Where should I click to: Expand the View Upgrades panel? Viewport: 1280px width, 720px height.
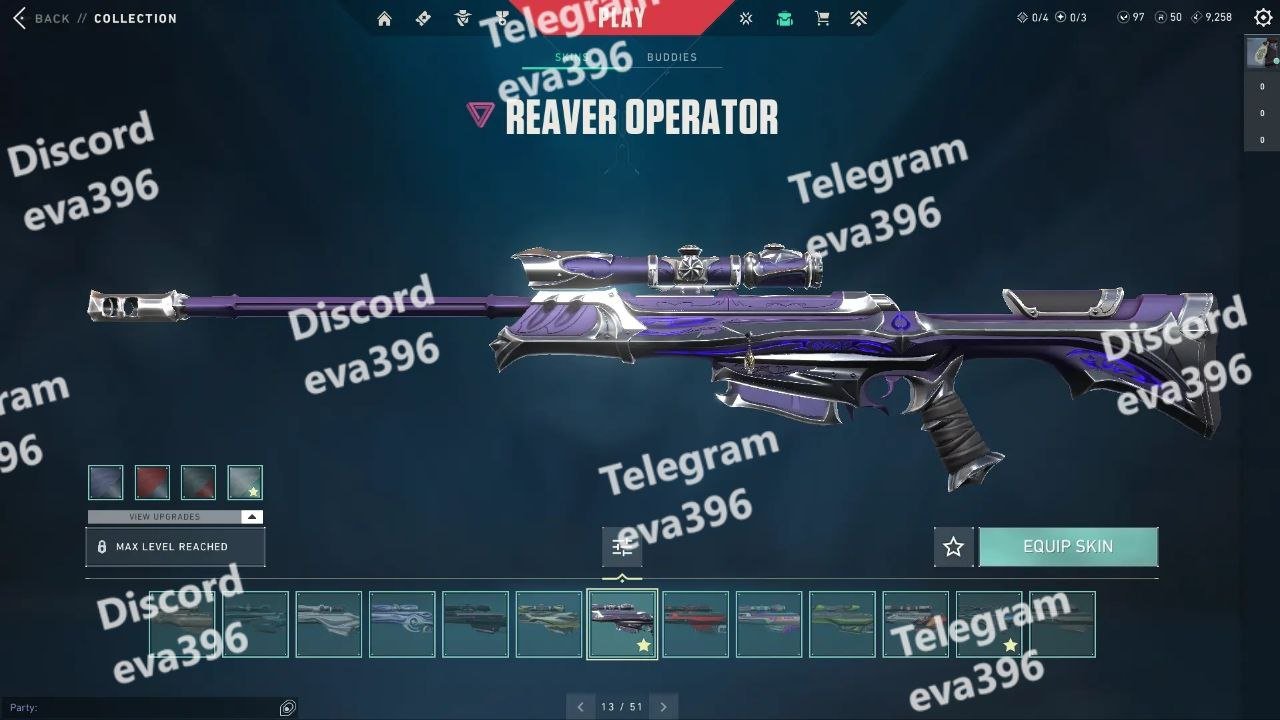[175, 517]
